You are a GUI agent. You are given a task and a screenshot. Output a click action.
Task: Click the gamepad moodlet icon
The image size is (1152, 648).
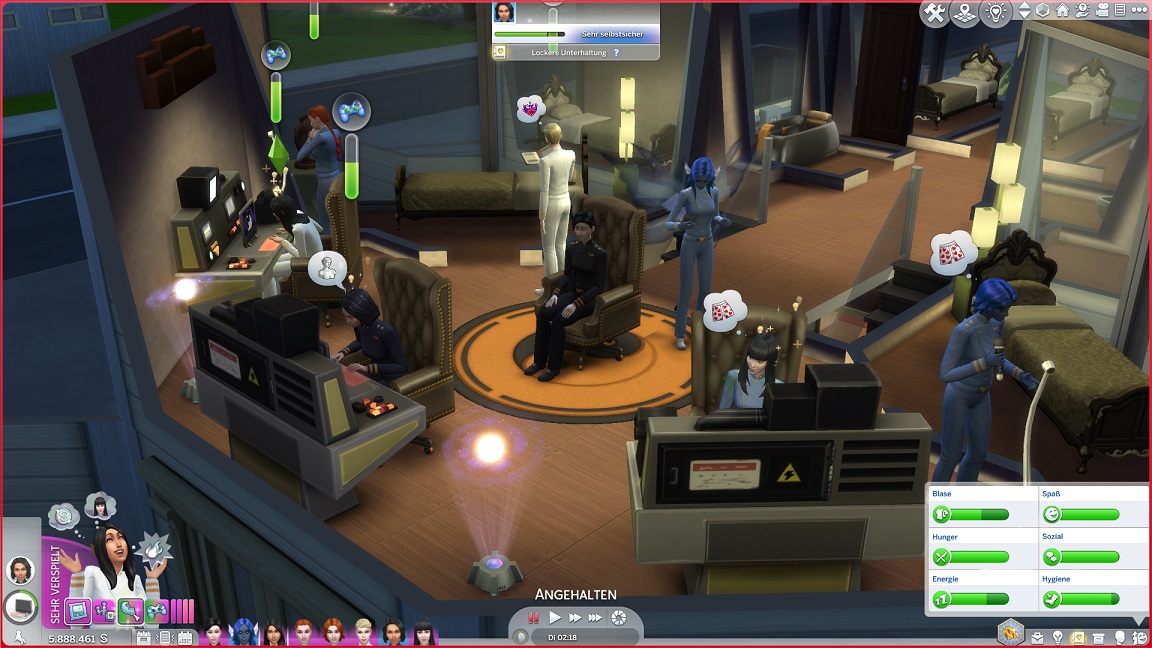(157, 611)
